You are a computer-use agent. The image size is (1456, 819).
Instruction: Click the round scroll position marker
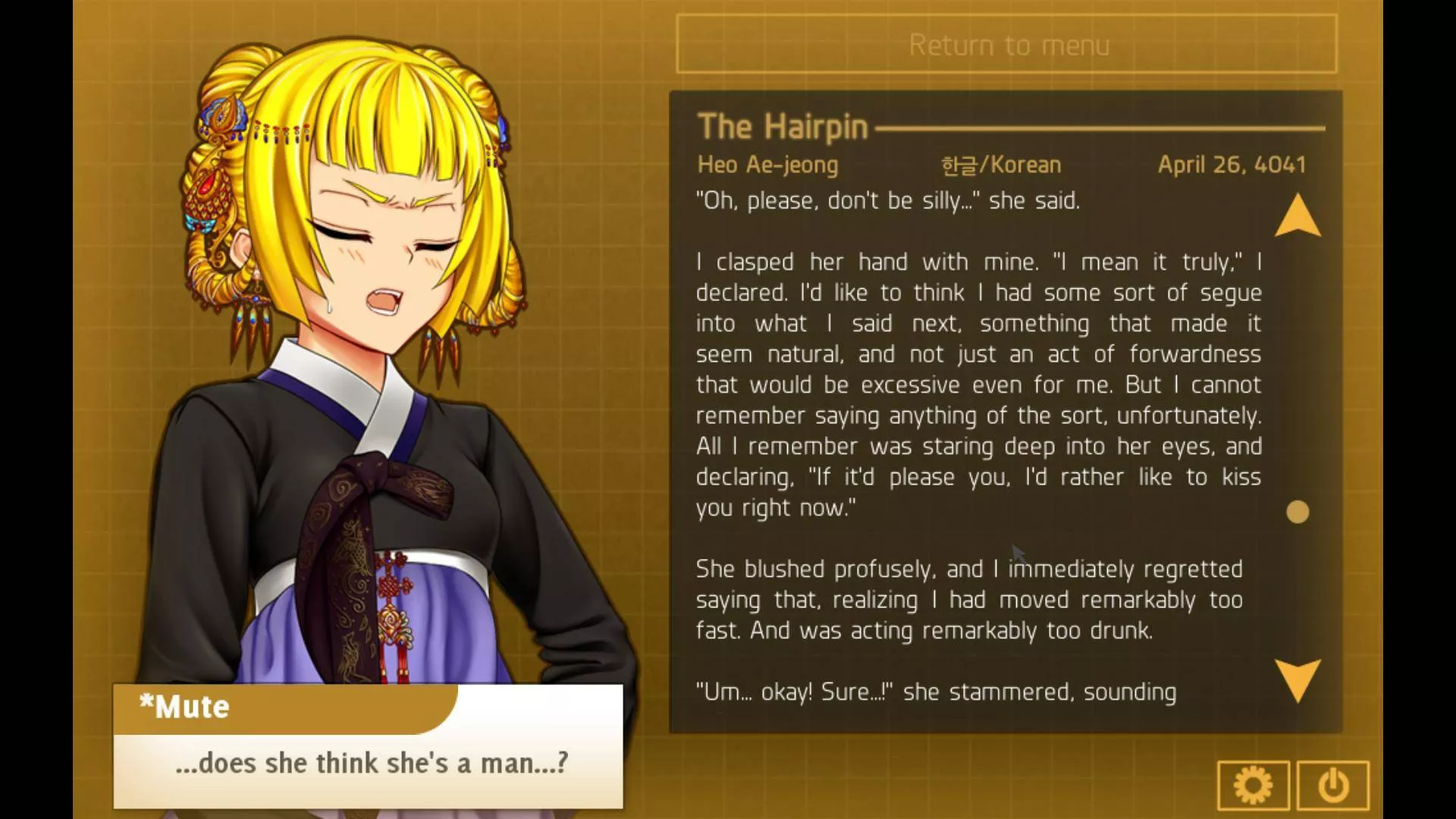click(1298, 513)
